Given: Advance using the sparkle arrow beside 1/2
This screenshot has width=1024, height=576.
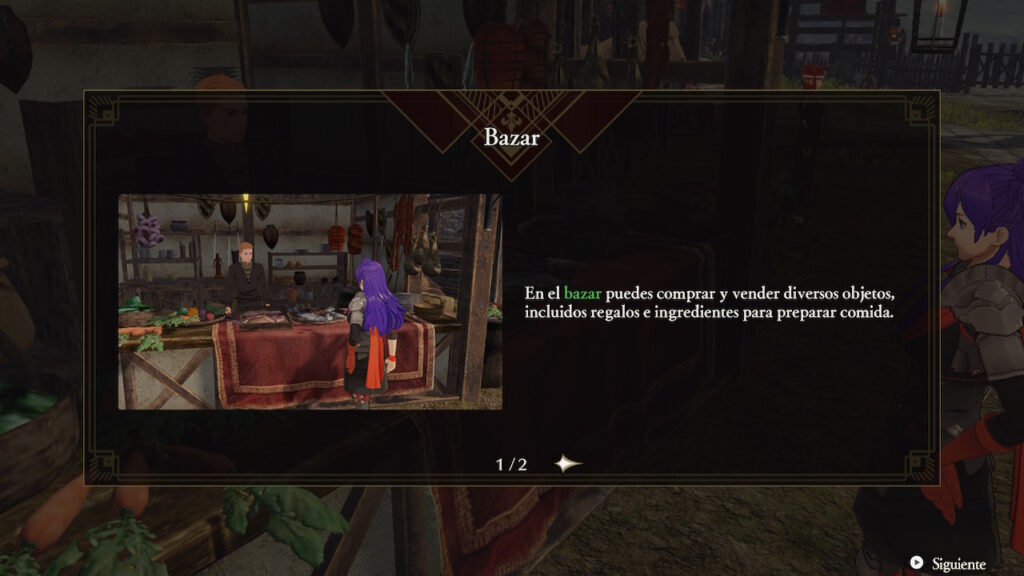Looking at the screenshot, I should pyautogui.click(x=568, y=464).
